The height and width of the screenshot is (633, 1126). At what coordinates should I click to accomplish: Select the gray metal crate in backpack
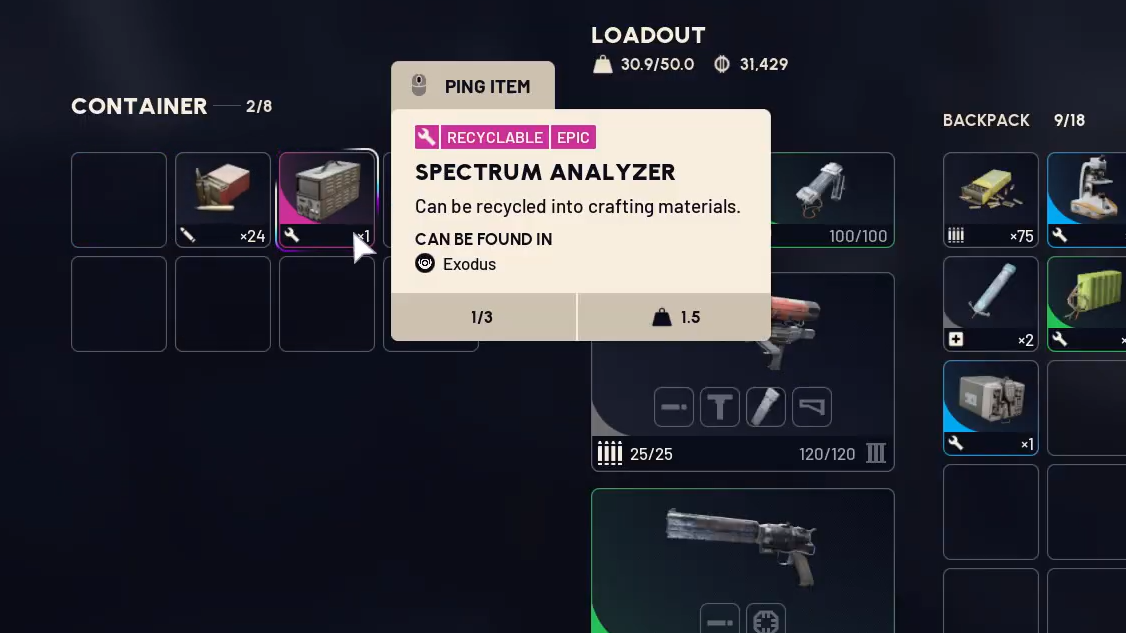tap(990, 406)
